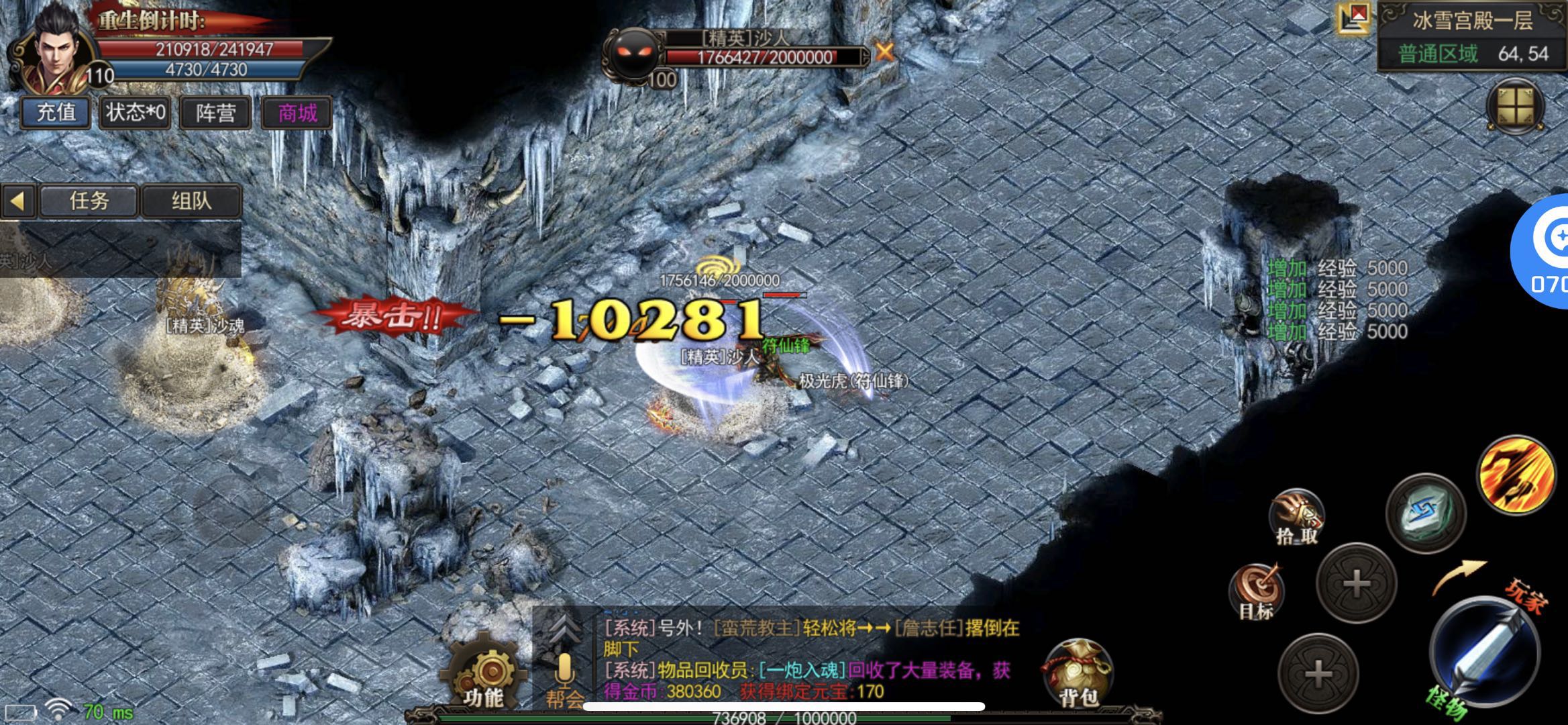
Task: Activate the fiery slash skill
Action: pyautogui.click(x=1516, y=475)
